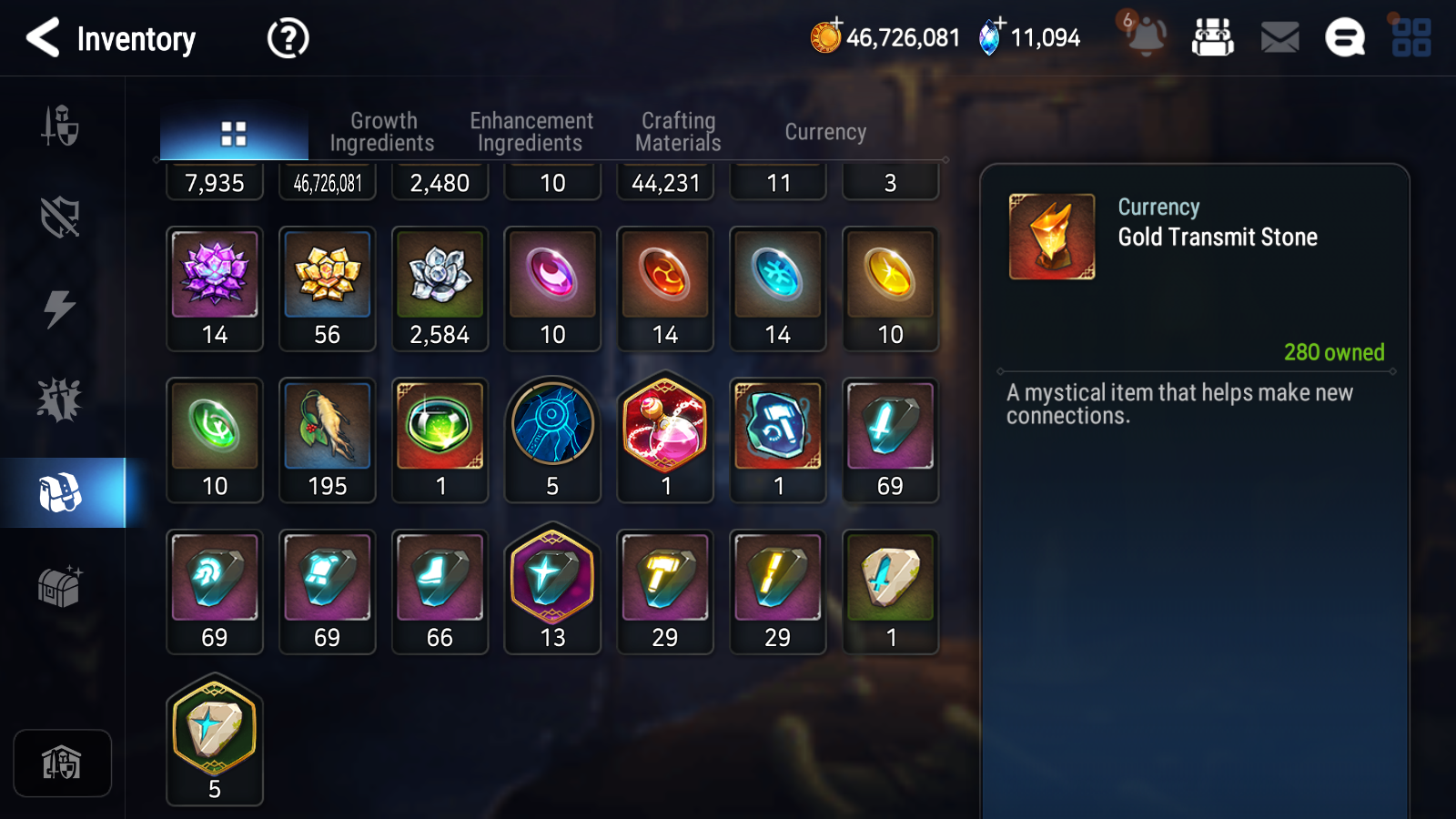This screenshot has width=1456, height=819.
Task: Switch to the Crafting Materials tab
Action: point(677,131)
